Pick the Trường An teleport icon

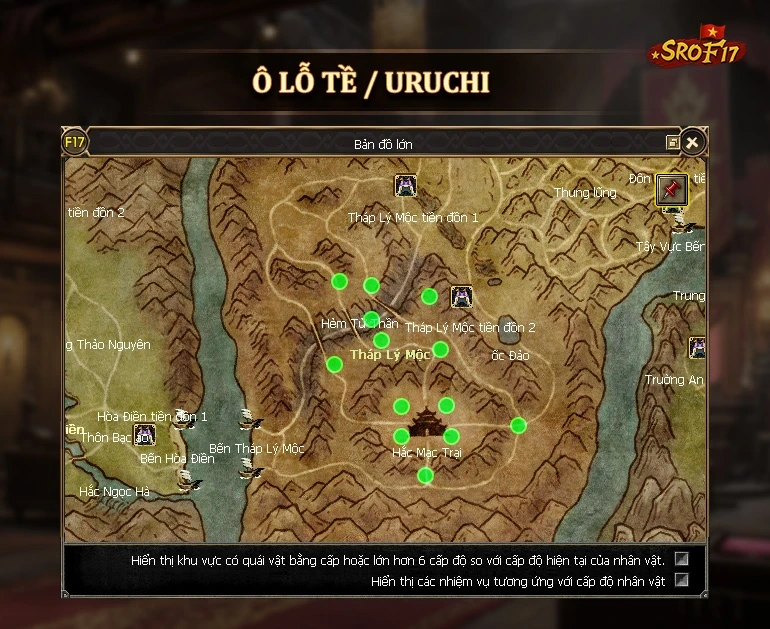(x=698, y=348)
